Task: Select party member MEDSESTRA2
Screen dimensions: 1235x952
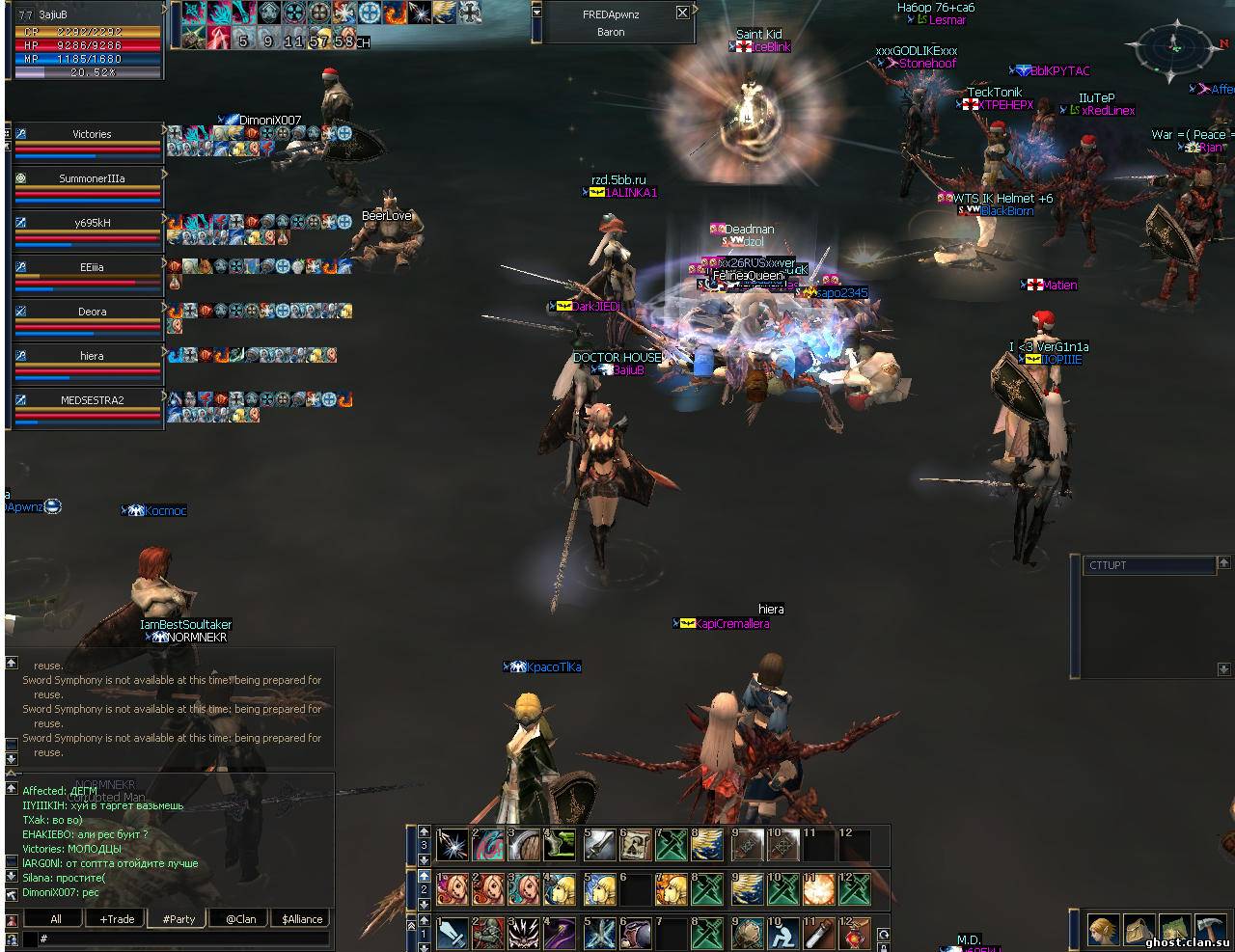Action: [92, 400]
